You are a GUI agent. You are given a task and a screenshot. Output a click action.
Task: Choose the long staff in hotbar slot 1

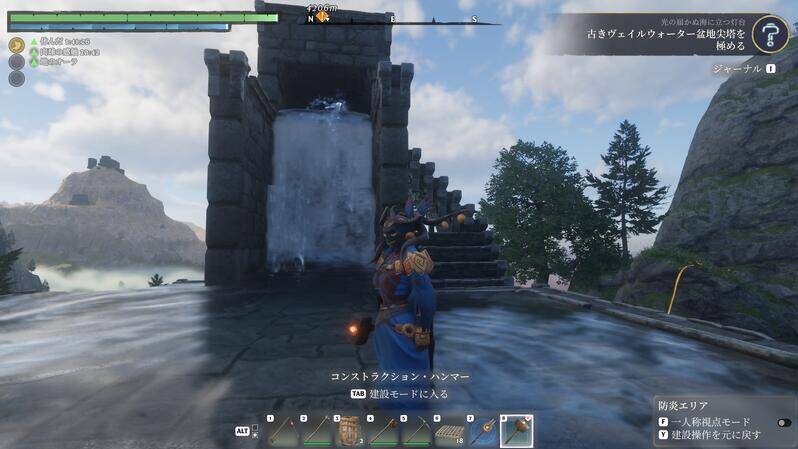(282, 431)
